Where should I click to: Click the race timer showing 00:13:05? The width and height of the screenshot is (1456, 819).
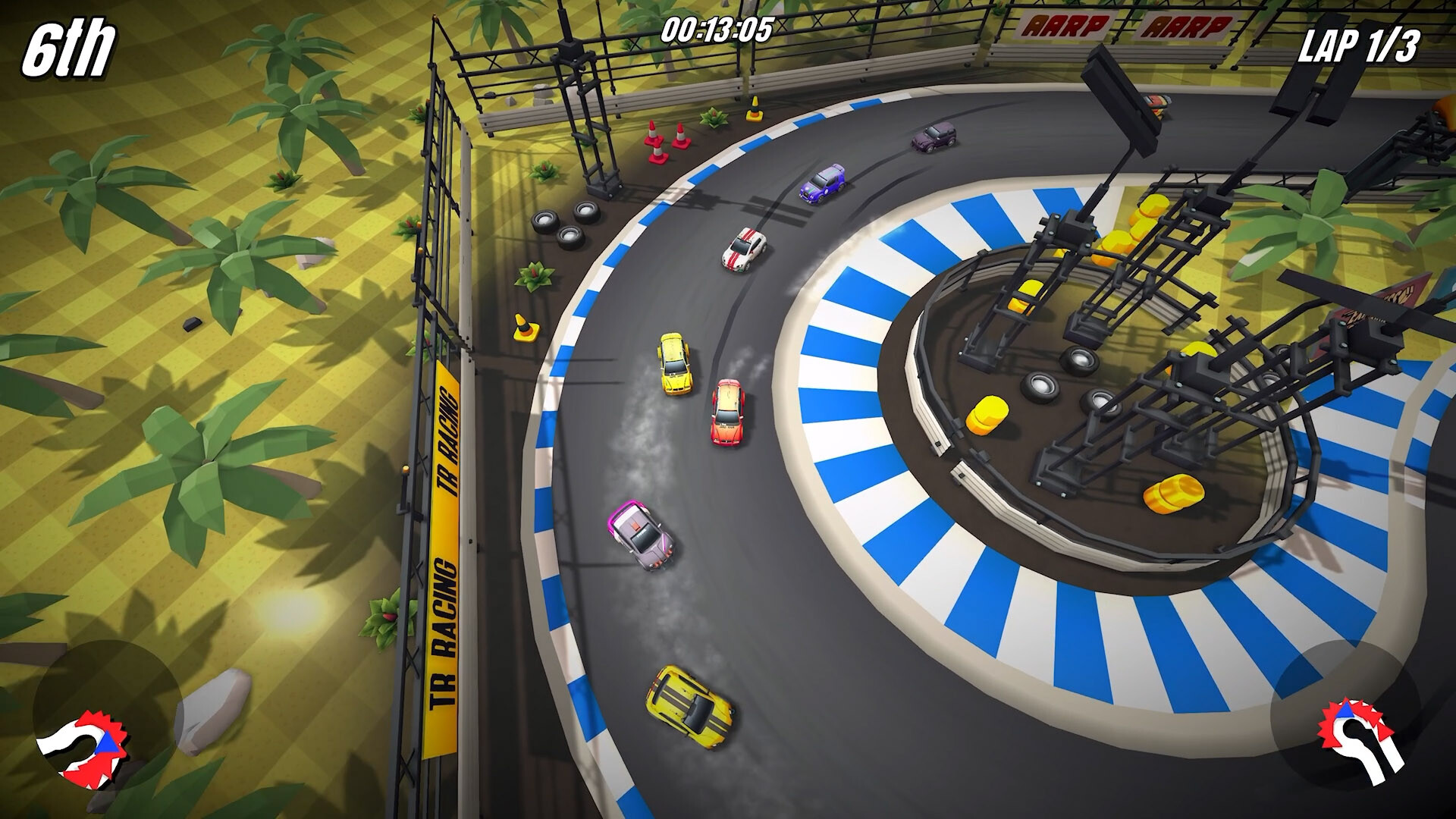[x=716, y=30]
